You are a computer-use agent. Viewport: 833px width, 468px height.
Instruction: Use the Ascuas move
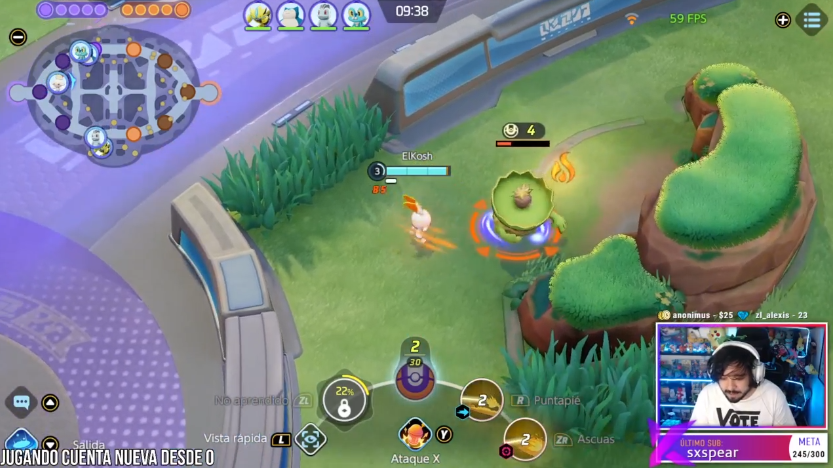click(524, 438)
